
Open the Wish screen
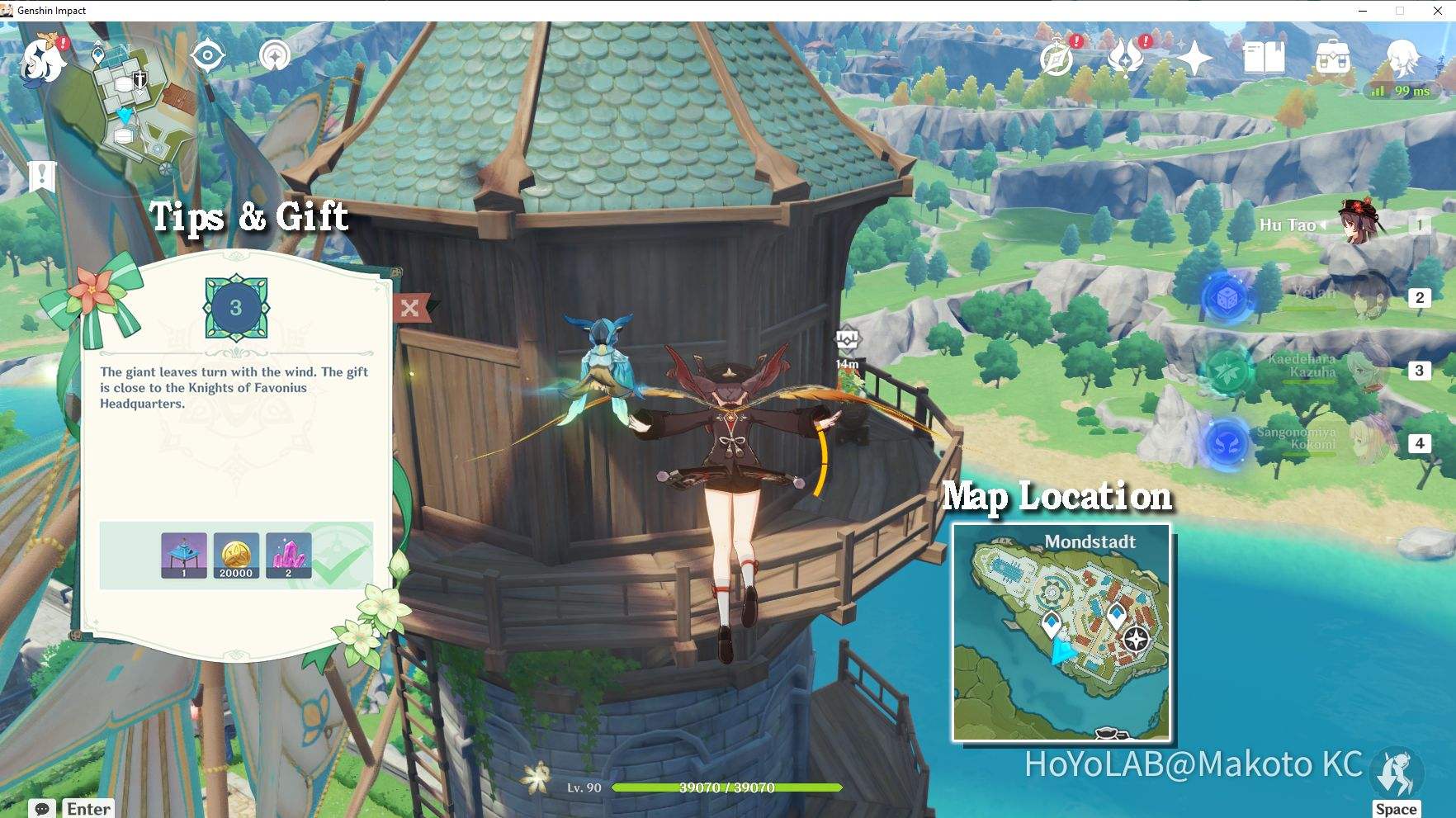[x=1194, y=57]
